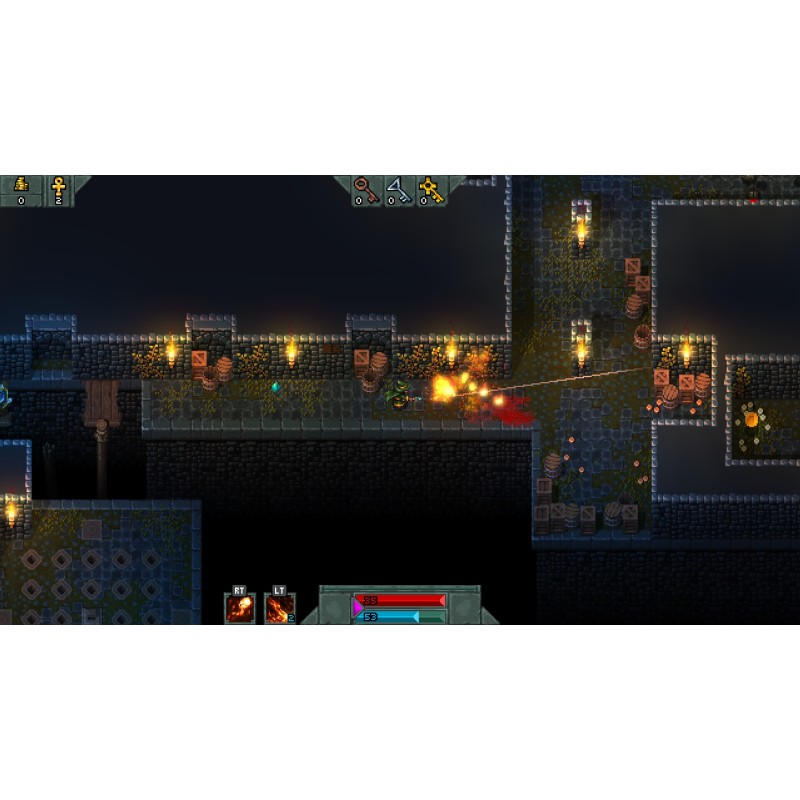The image size is (800, 800).
Task: Select the fireball ability under RT
Action: point(240,608)
